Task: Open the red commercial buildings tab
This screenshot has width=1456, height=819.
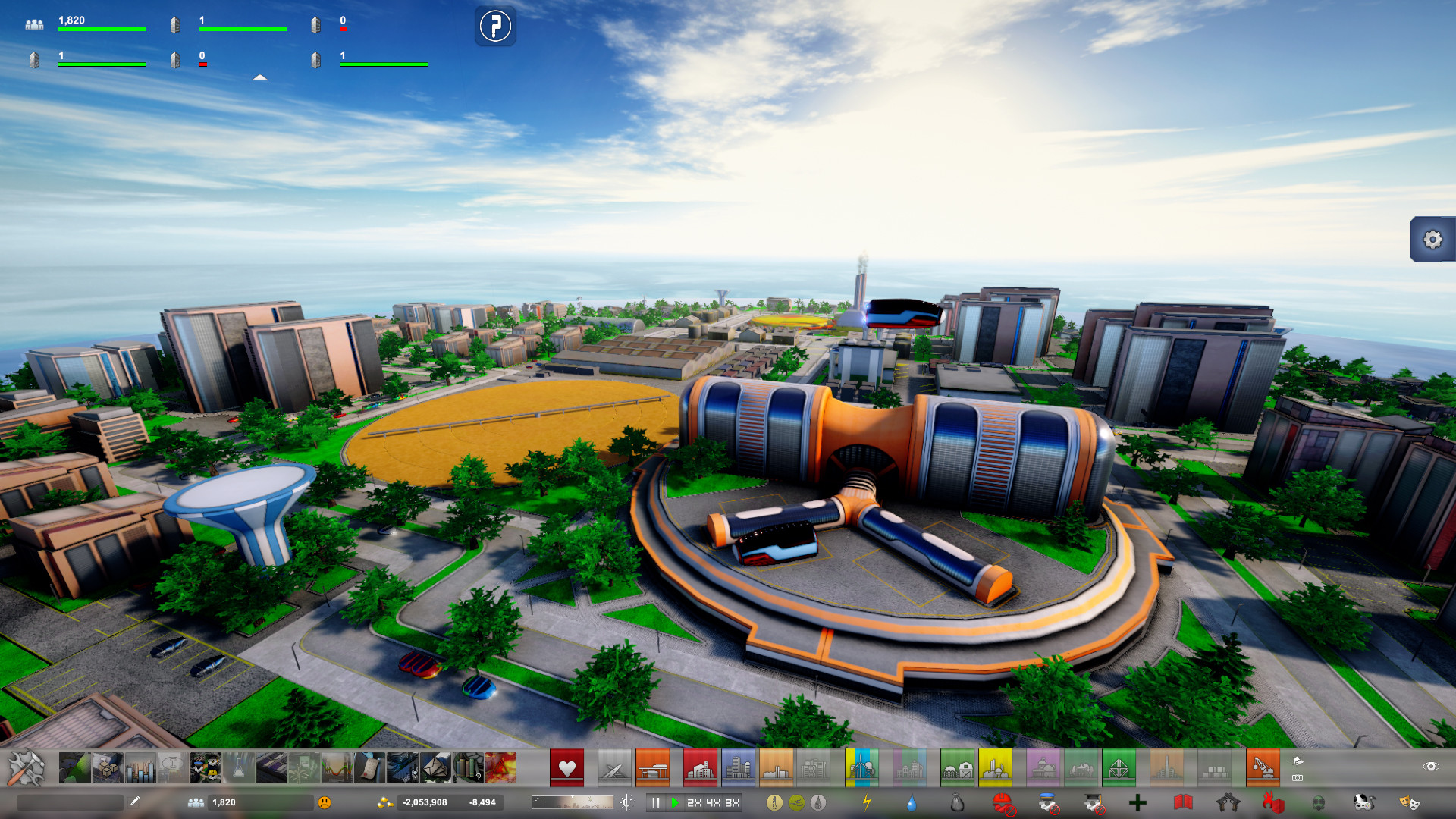Action: (701, 767)
